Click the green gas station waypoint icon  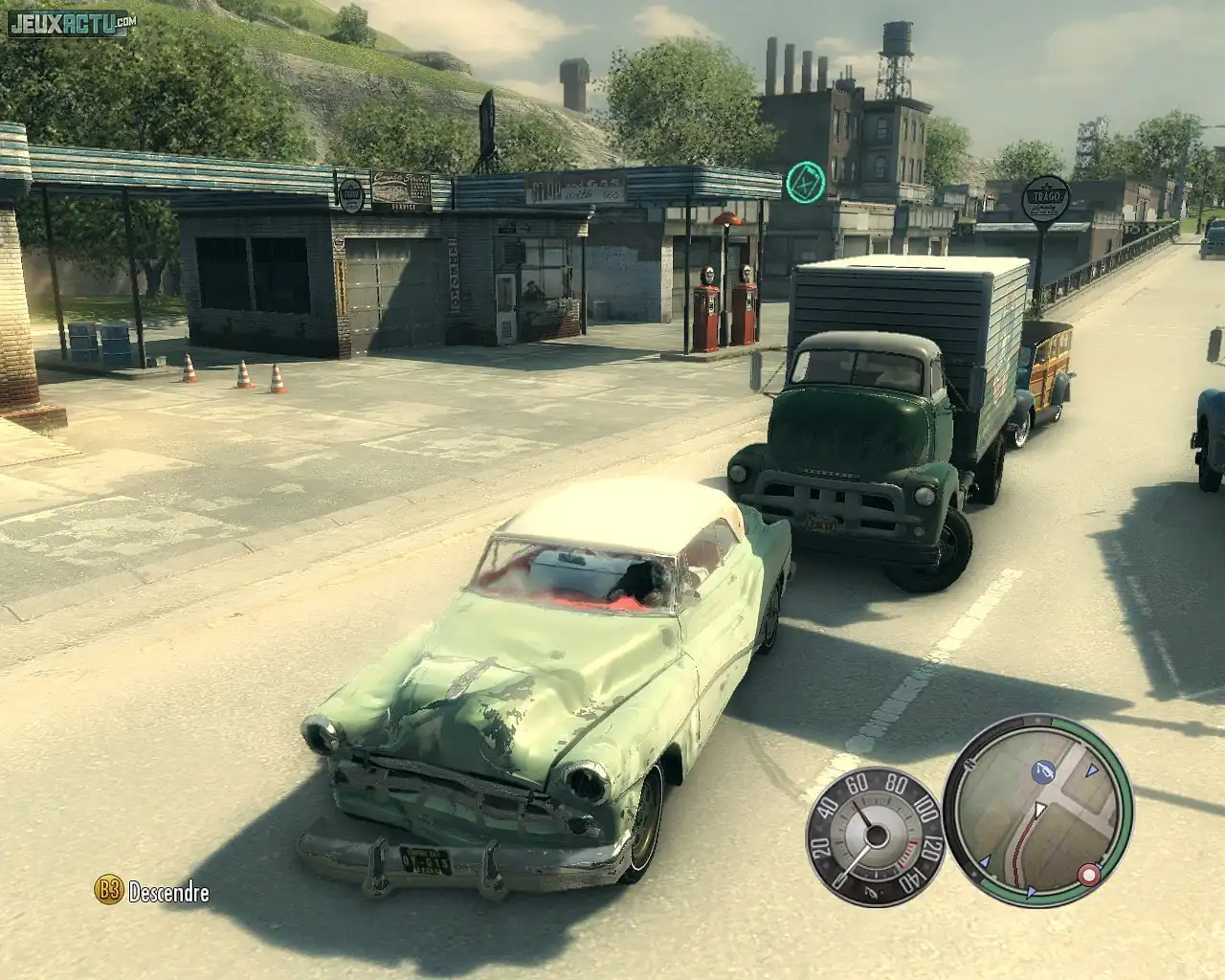(805, 180)
